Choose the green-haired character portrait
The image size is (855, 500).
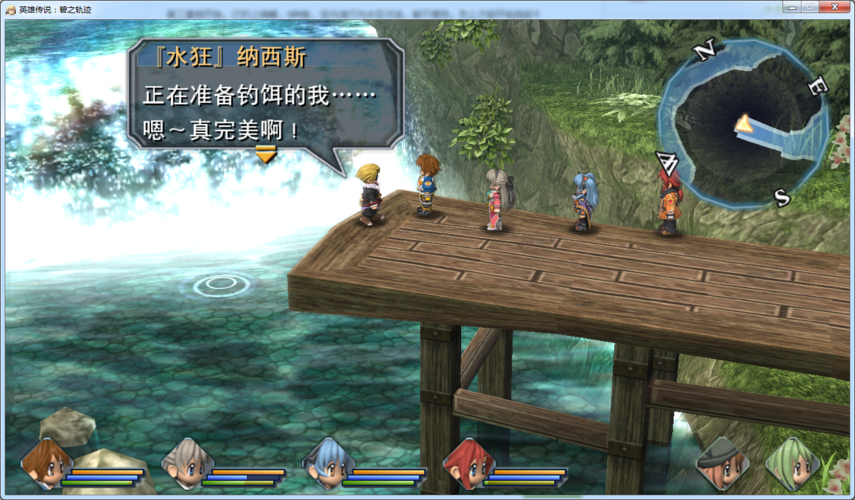pyautogui.click(x=791, y=463)
